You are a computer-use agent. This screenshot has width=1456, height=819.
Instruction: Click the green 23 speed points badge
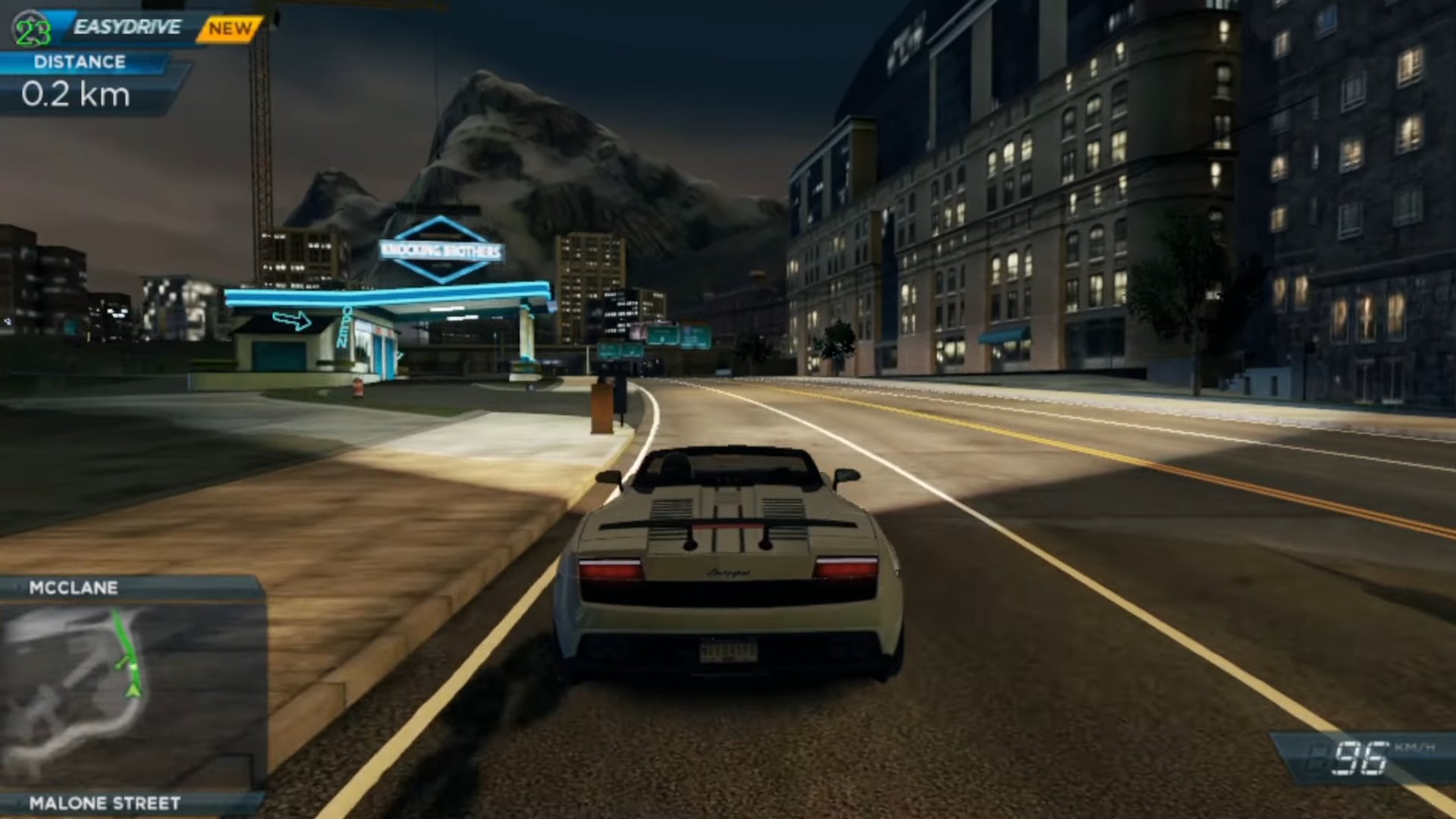(32, 31)
